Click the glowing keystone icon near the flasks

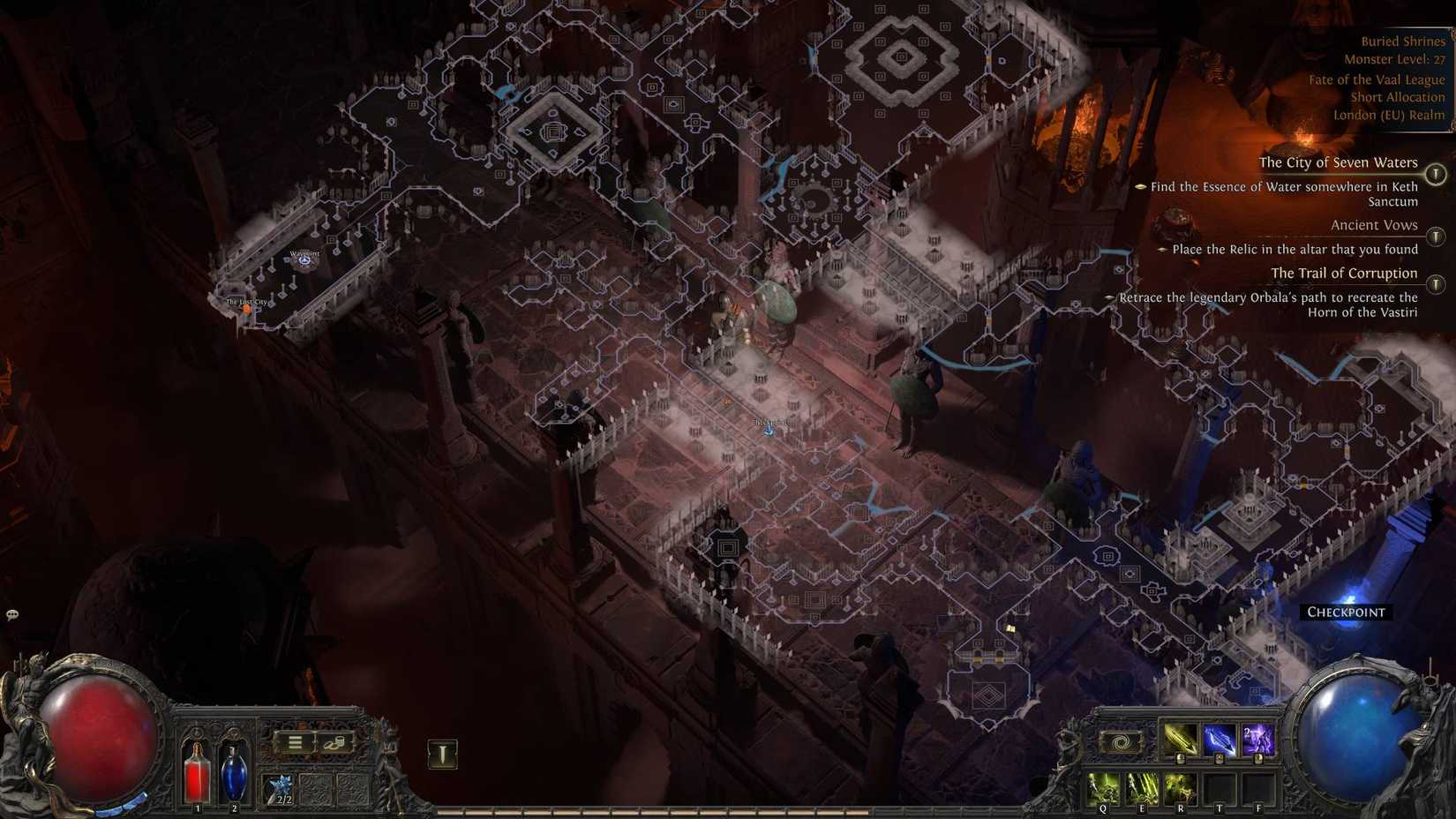(440, 750)
